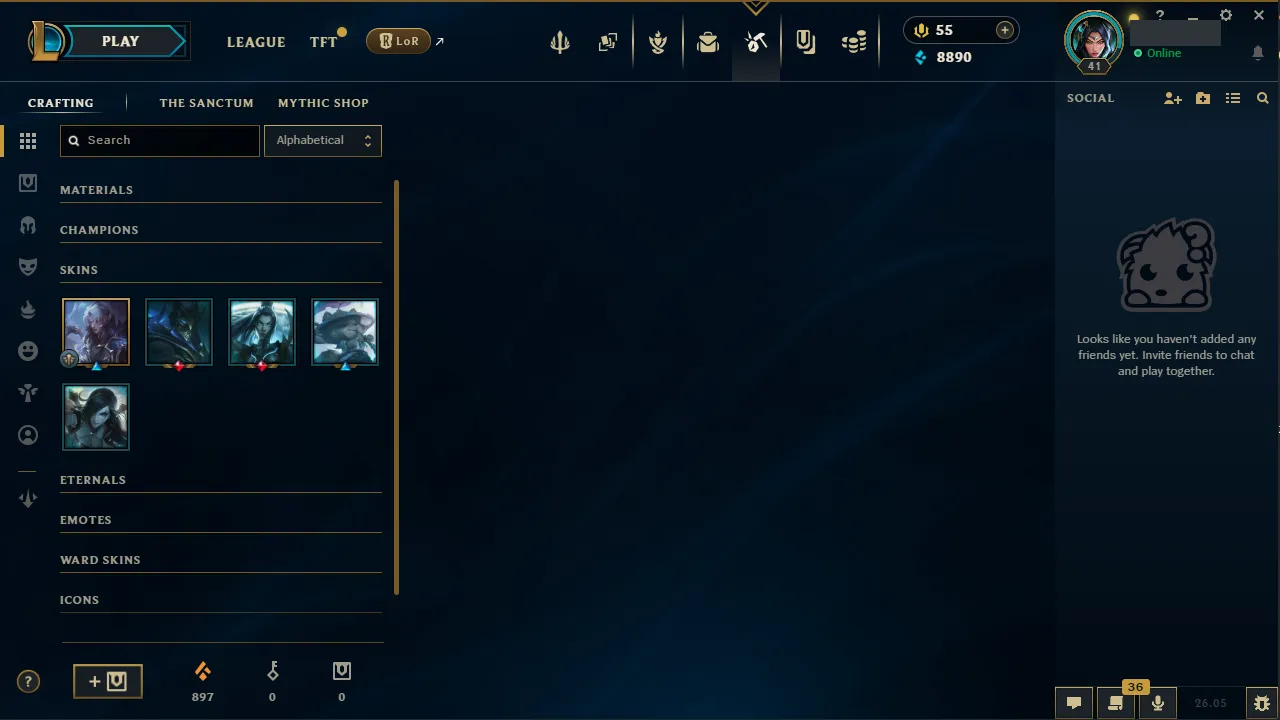Select the Skins mask icon in the sidebar
Screen dimensions: 1280x720
[x=28, y=267]
